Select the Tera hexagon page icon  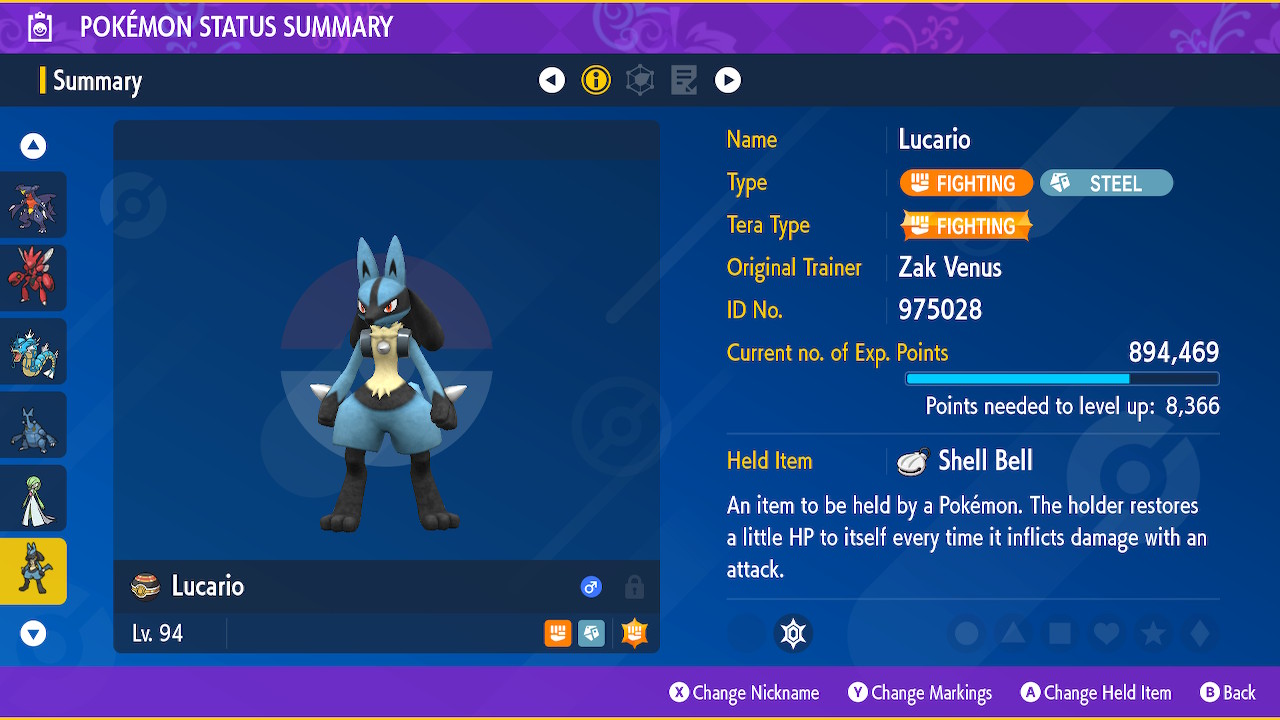(640, 80)
